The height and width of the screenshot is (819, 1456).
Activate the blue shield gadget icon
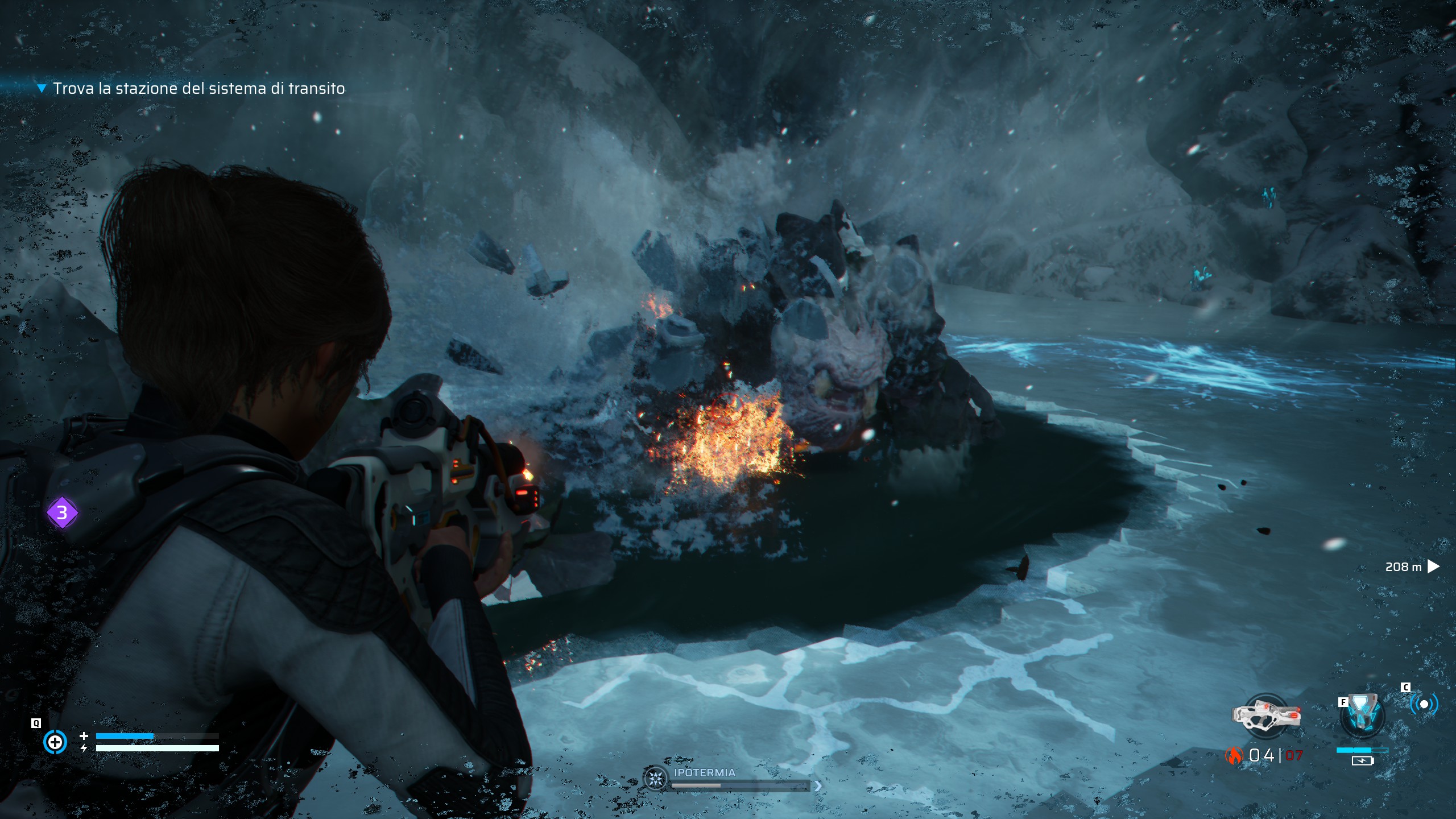coord(1362,714)
